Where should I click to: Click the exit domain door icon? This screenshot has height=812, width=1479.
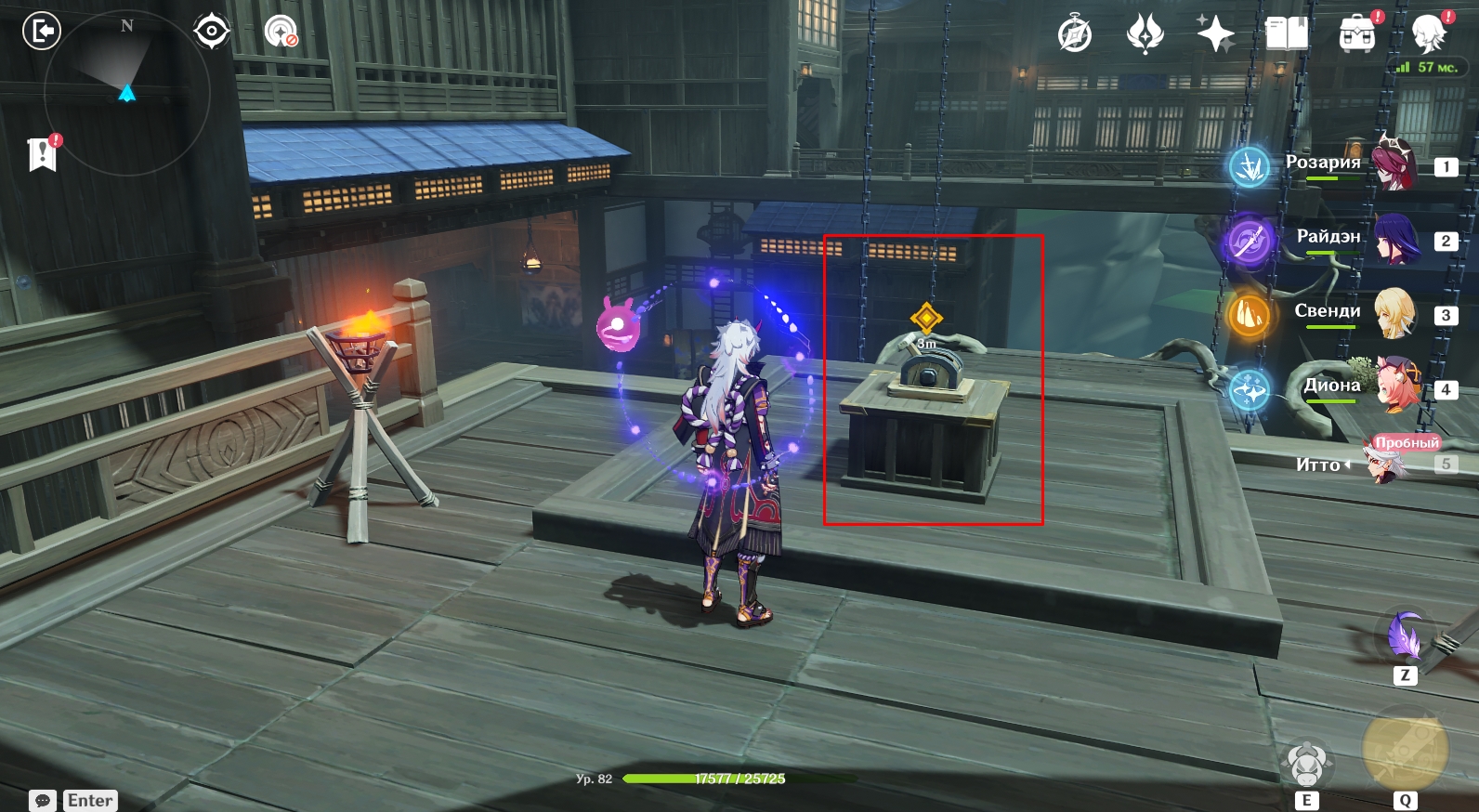pyautogui.click(x=41, y=32)
